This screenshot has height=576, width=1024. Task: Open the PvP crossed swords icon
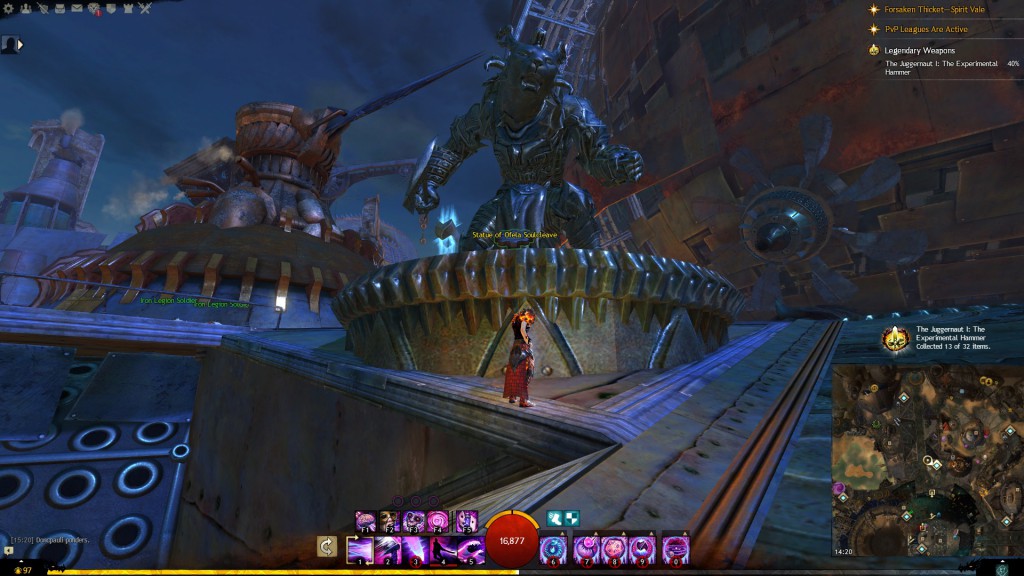click(145, 8)
